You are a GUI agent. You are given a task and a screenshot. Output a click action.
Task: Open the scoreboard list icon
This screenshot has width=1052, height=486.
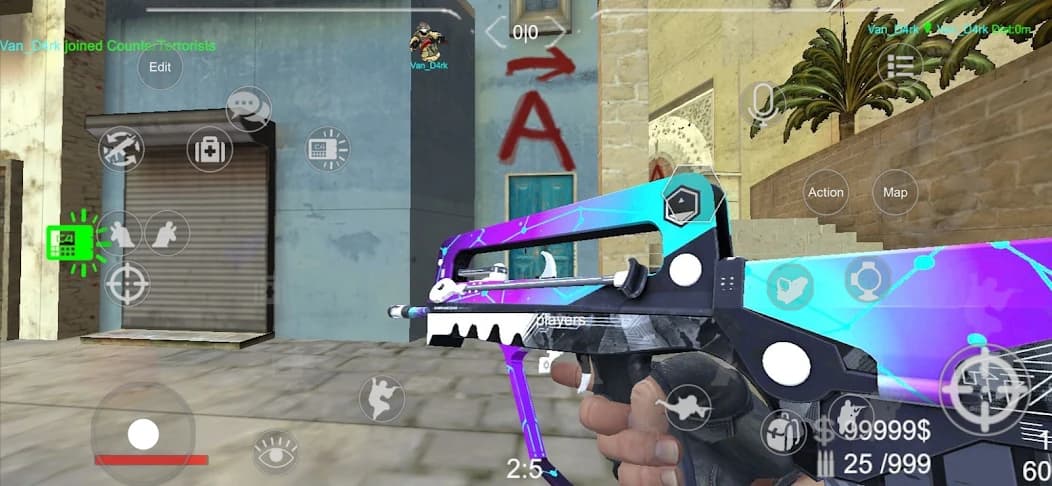click(900, 65)
